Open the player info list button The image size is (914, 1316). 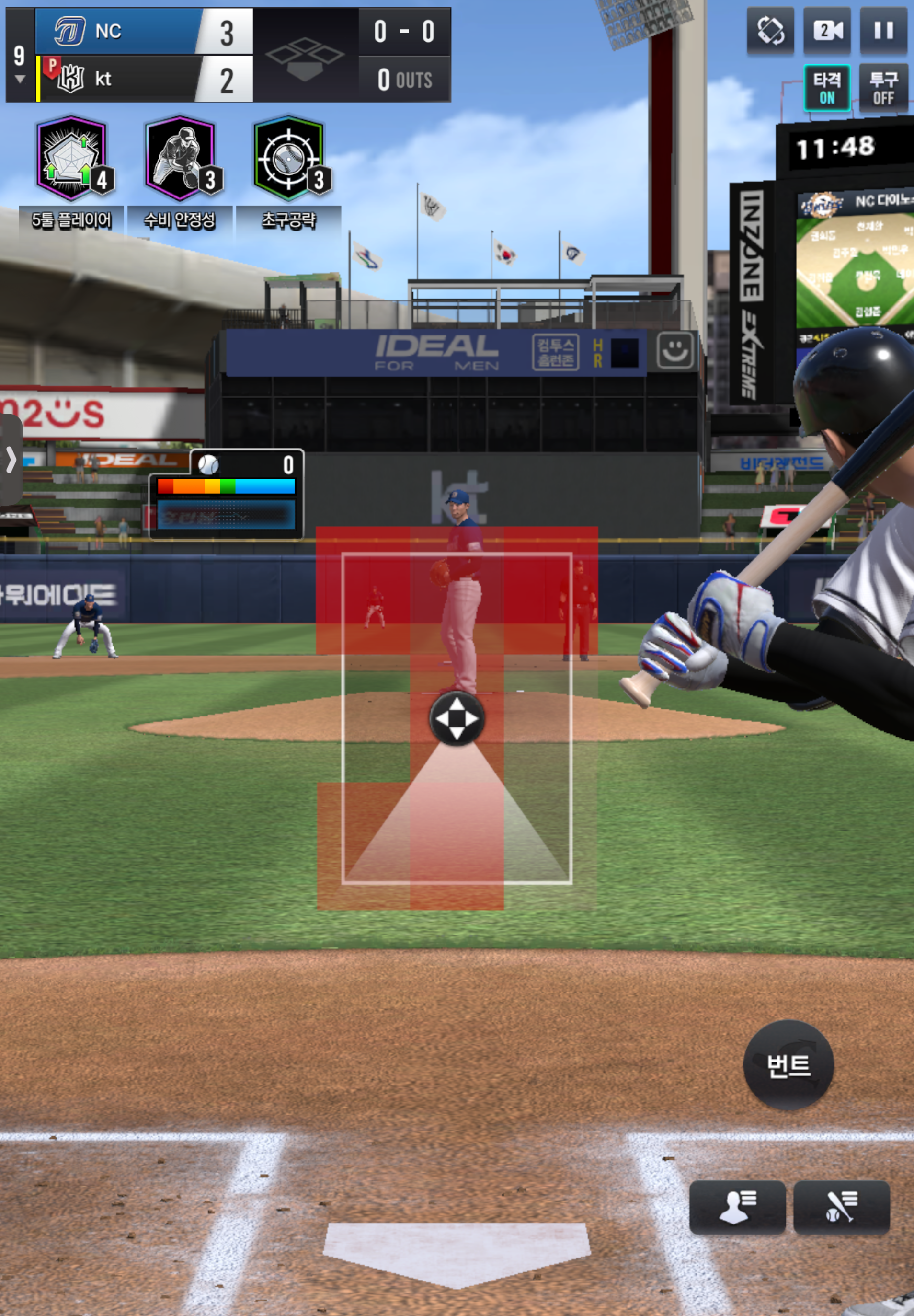(x=737, y=1207)
